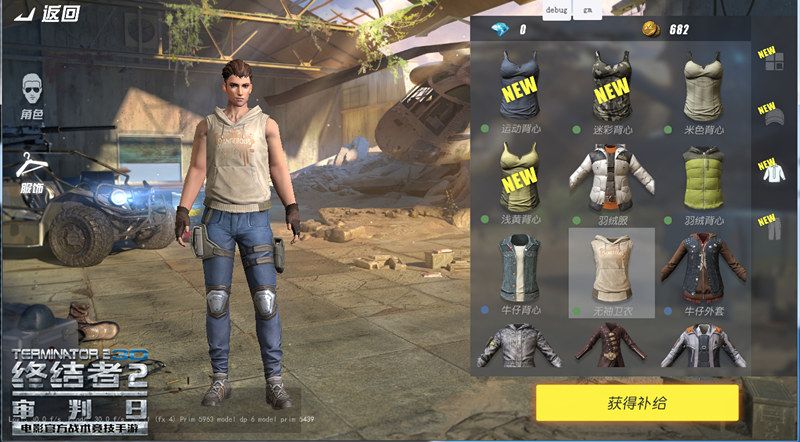Select the dark red long coat
Image resolution: width=800 pixels, height=442 pixels.
click(x=611, y=346)
